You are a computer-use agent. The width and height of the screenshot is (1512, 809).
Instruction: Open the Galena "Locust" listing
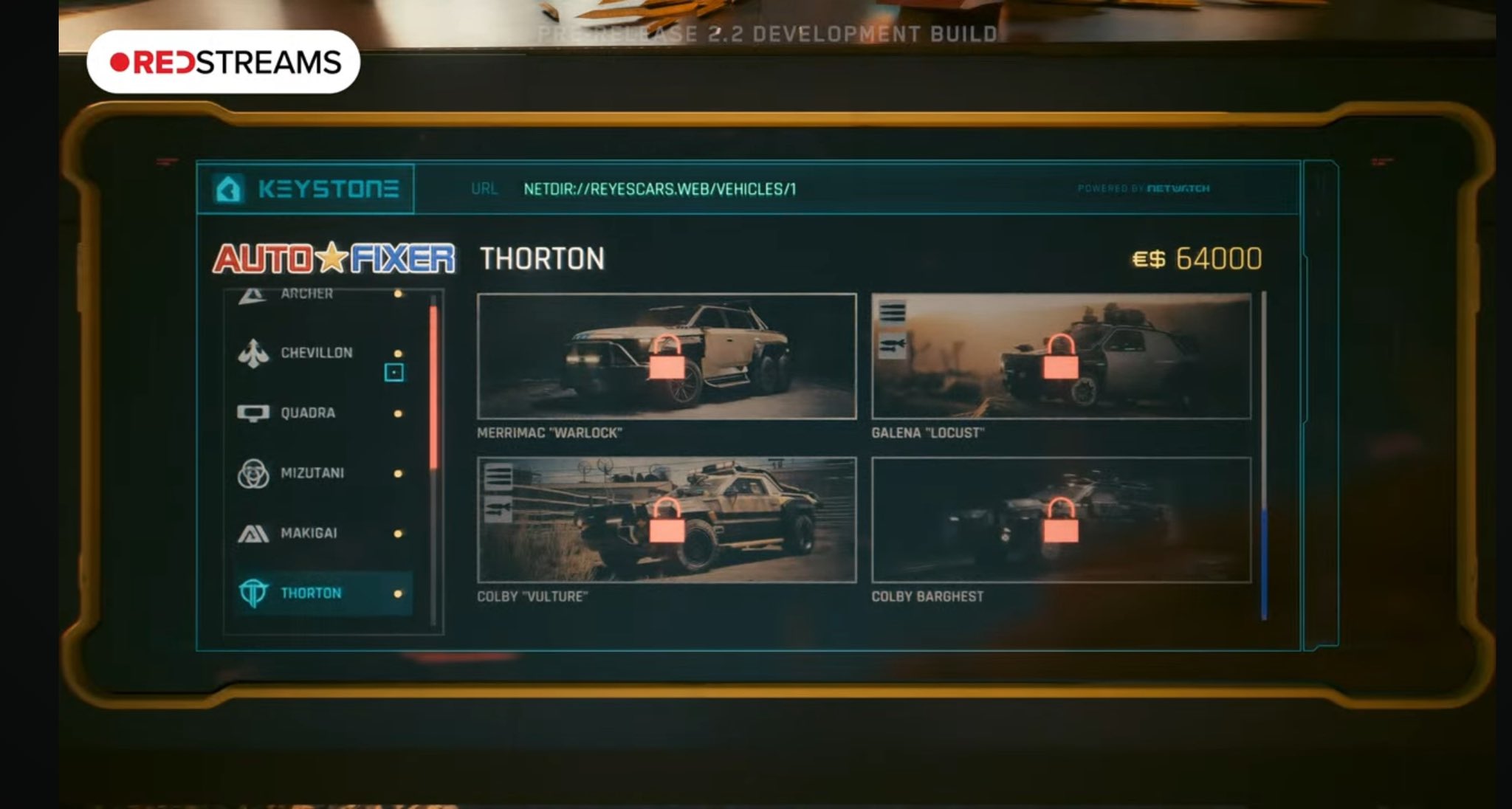(x=1061, y=357)
